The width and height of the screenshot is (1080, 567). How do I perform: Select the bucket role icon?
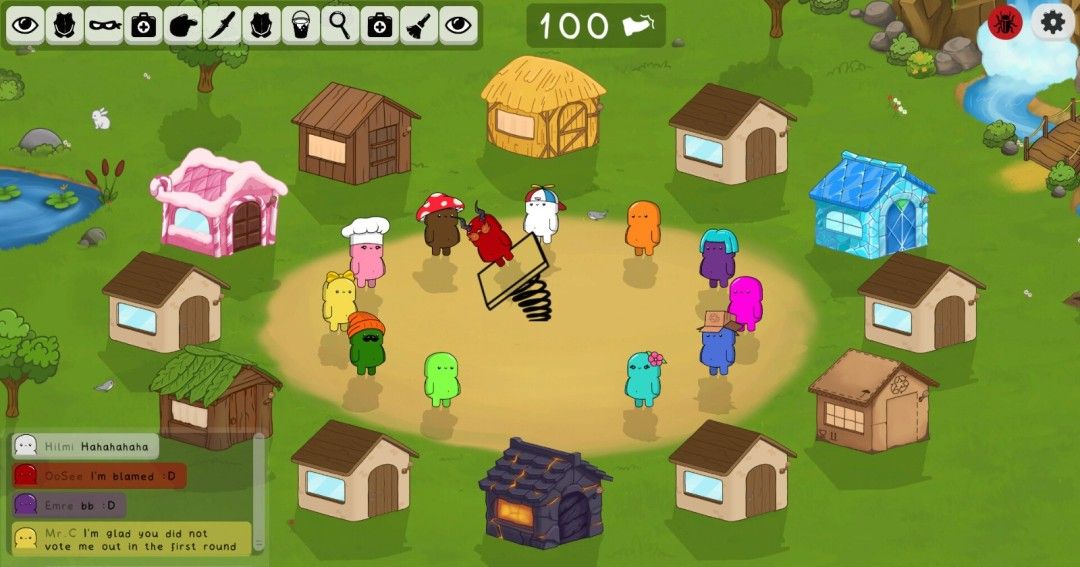click(x=299, y=25)
